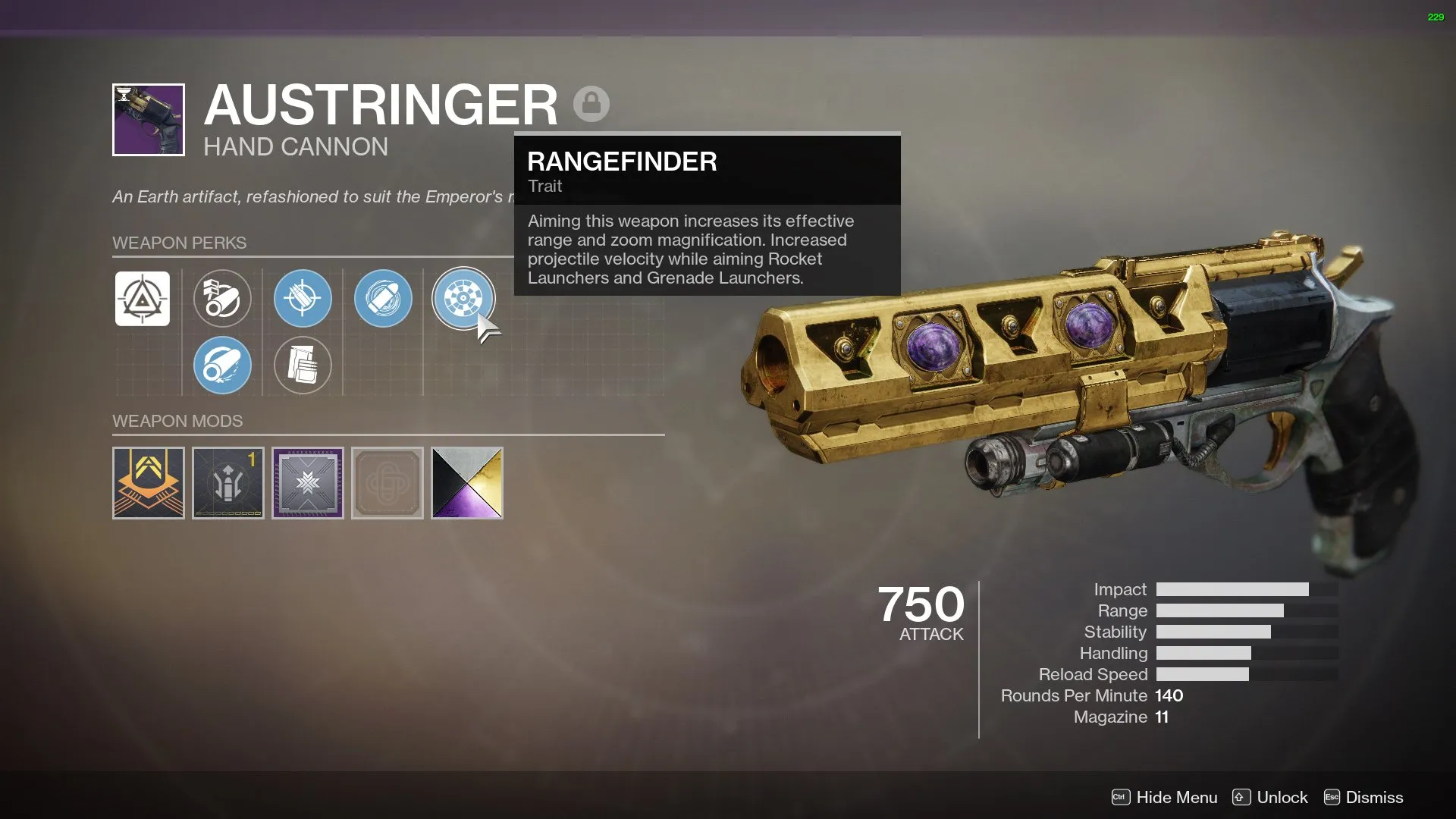Click the empty grayed-out mod slot
1456x819 pixels.
tap(387, 482)
